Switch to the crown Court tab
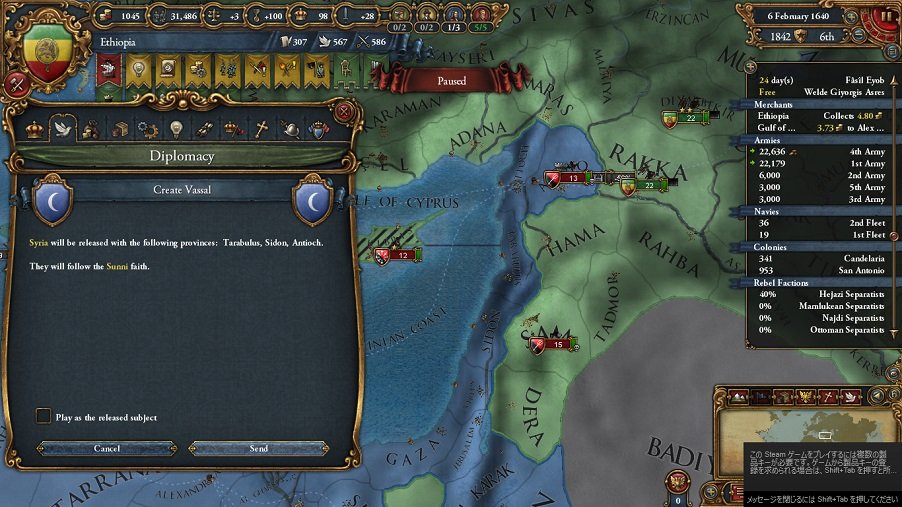The height and width of the screenshot is (507, 902). pos(35,128)
